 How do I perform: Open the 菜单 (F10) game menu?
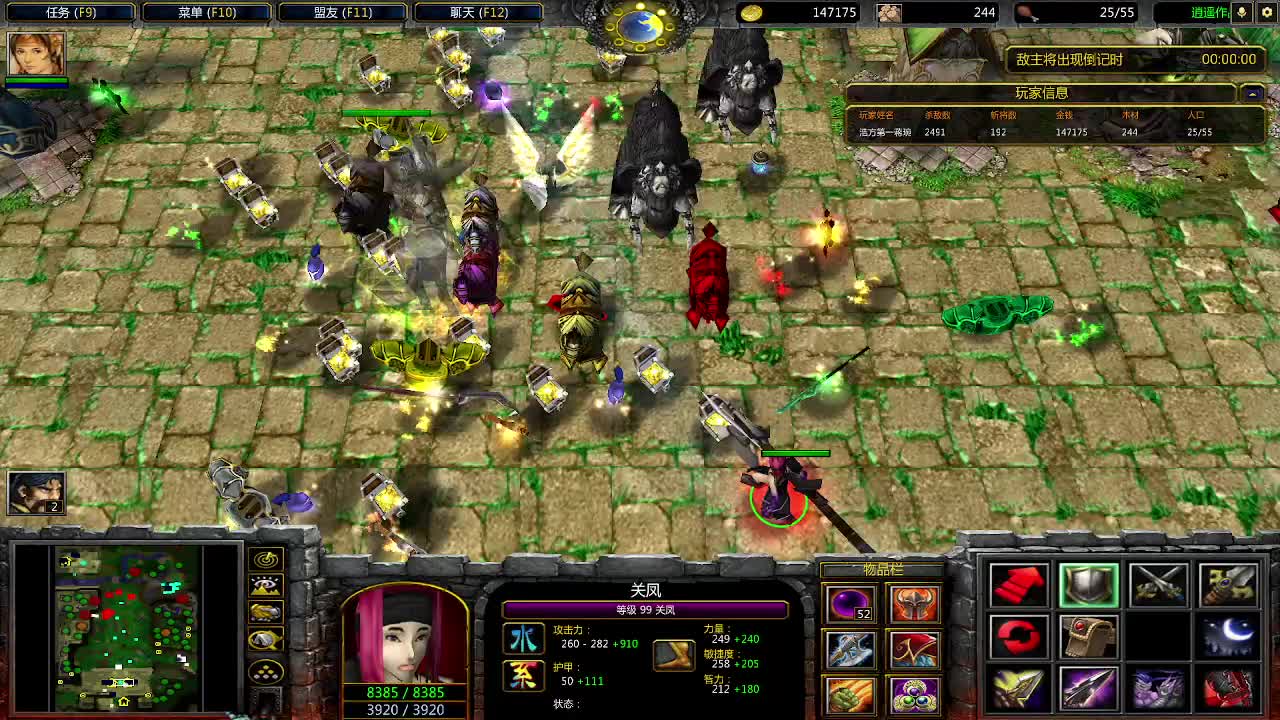click(x=207, y=13)
